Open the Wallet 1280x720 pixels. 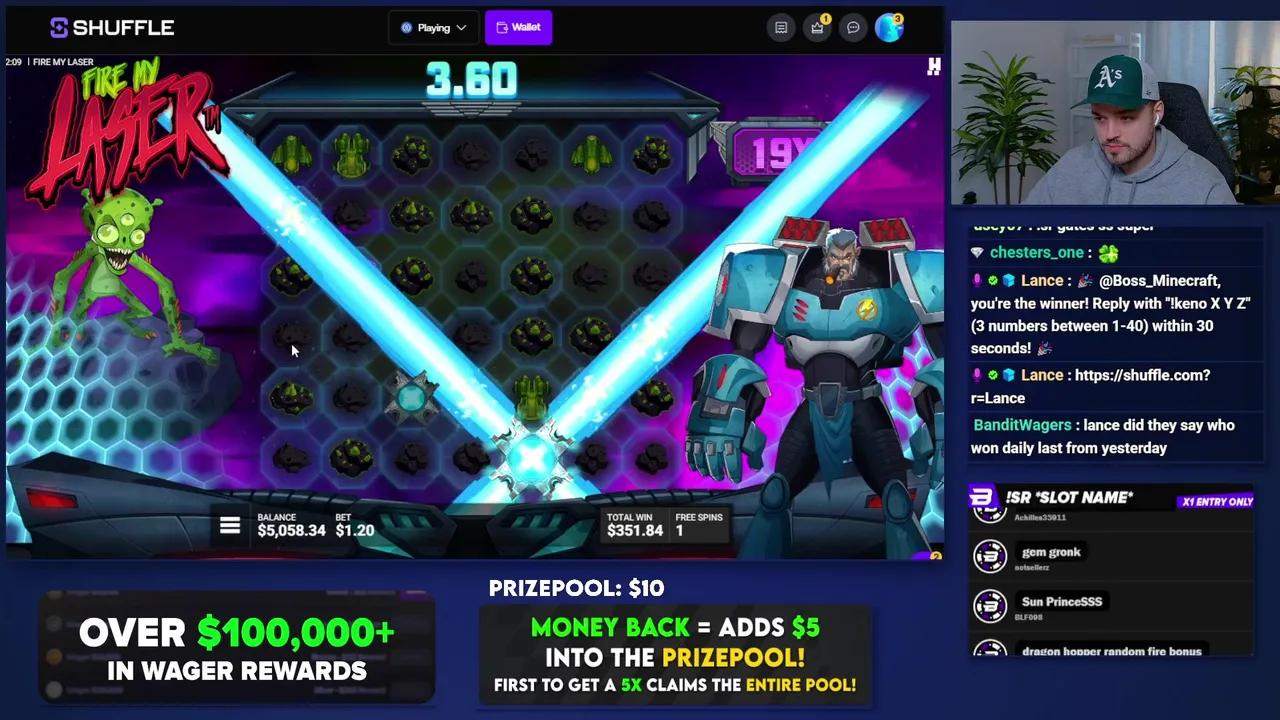(x=518, y=27)
